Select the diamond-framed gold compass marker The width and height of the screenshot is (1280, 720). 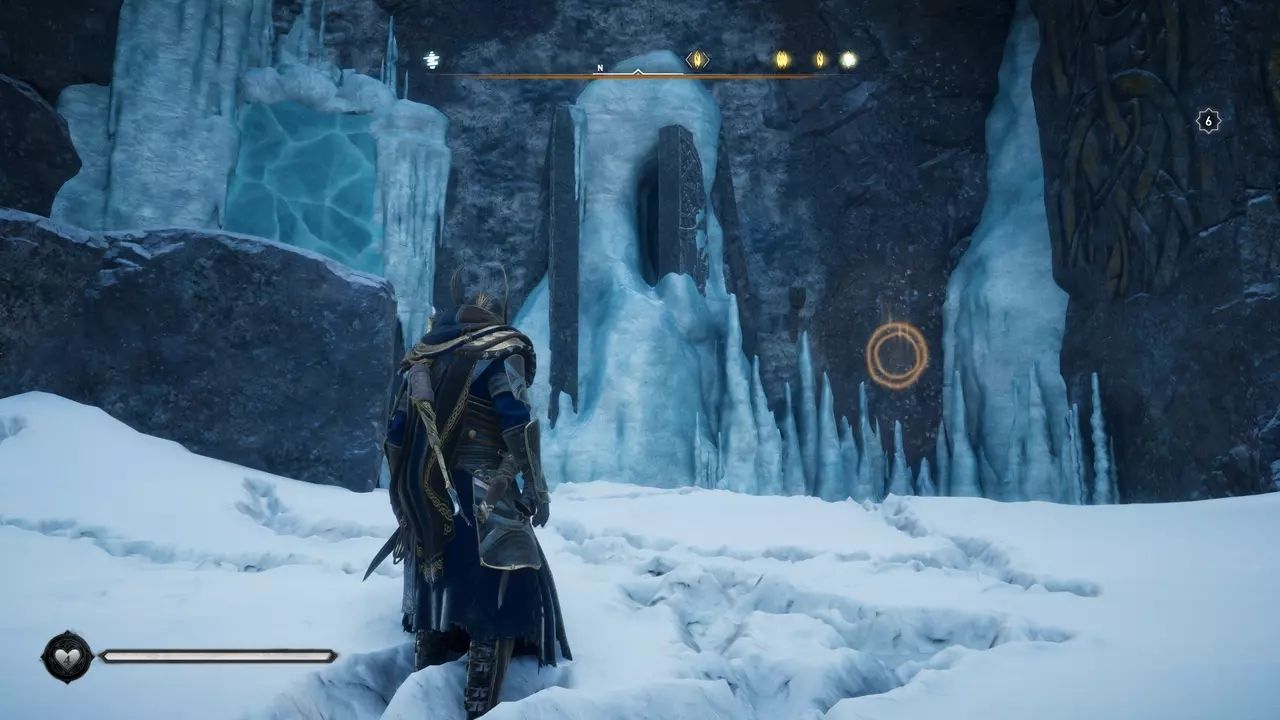[x=697, y=60]
